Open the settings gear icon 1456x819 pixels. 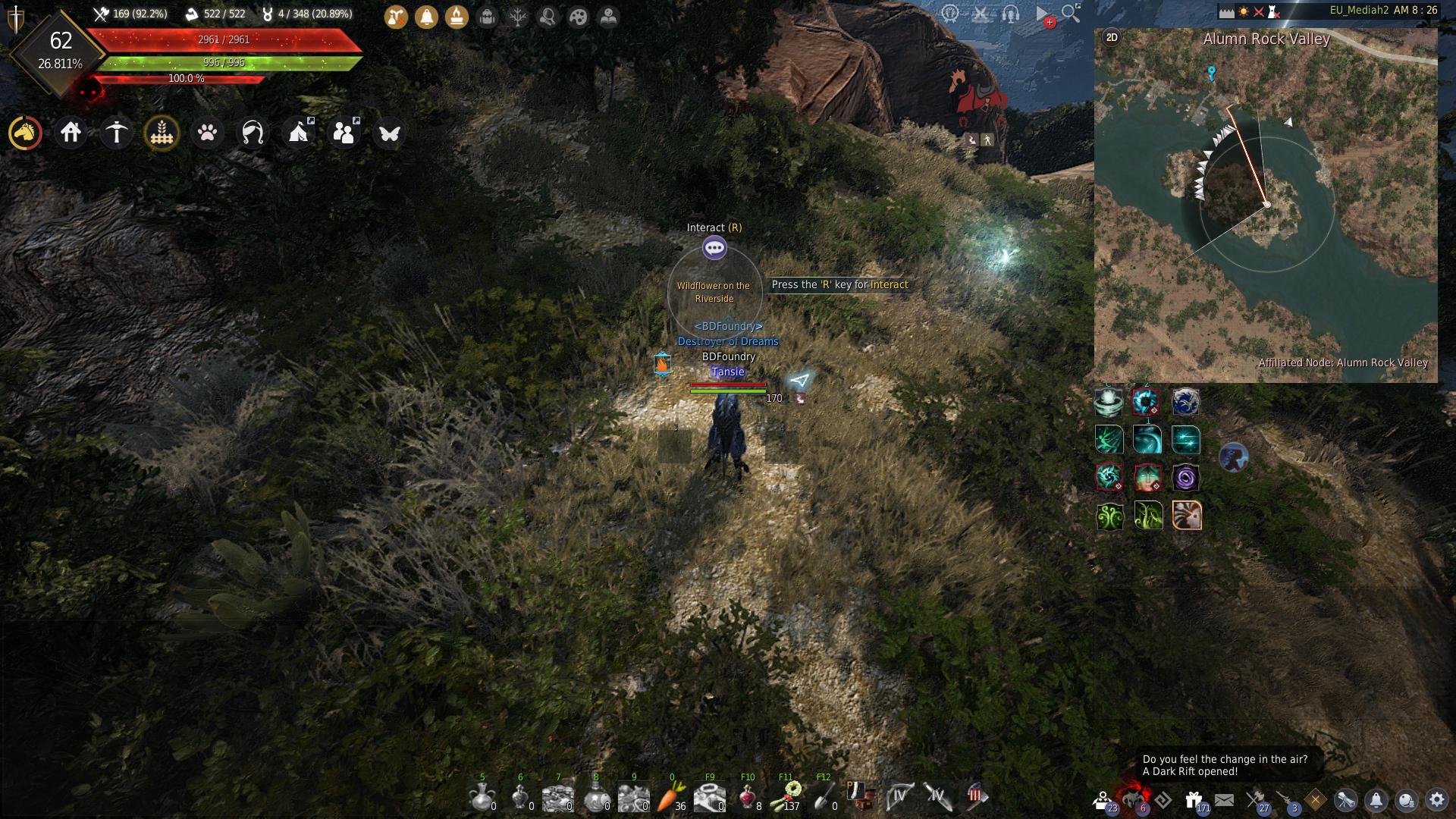1436,799
